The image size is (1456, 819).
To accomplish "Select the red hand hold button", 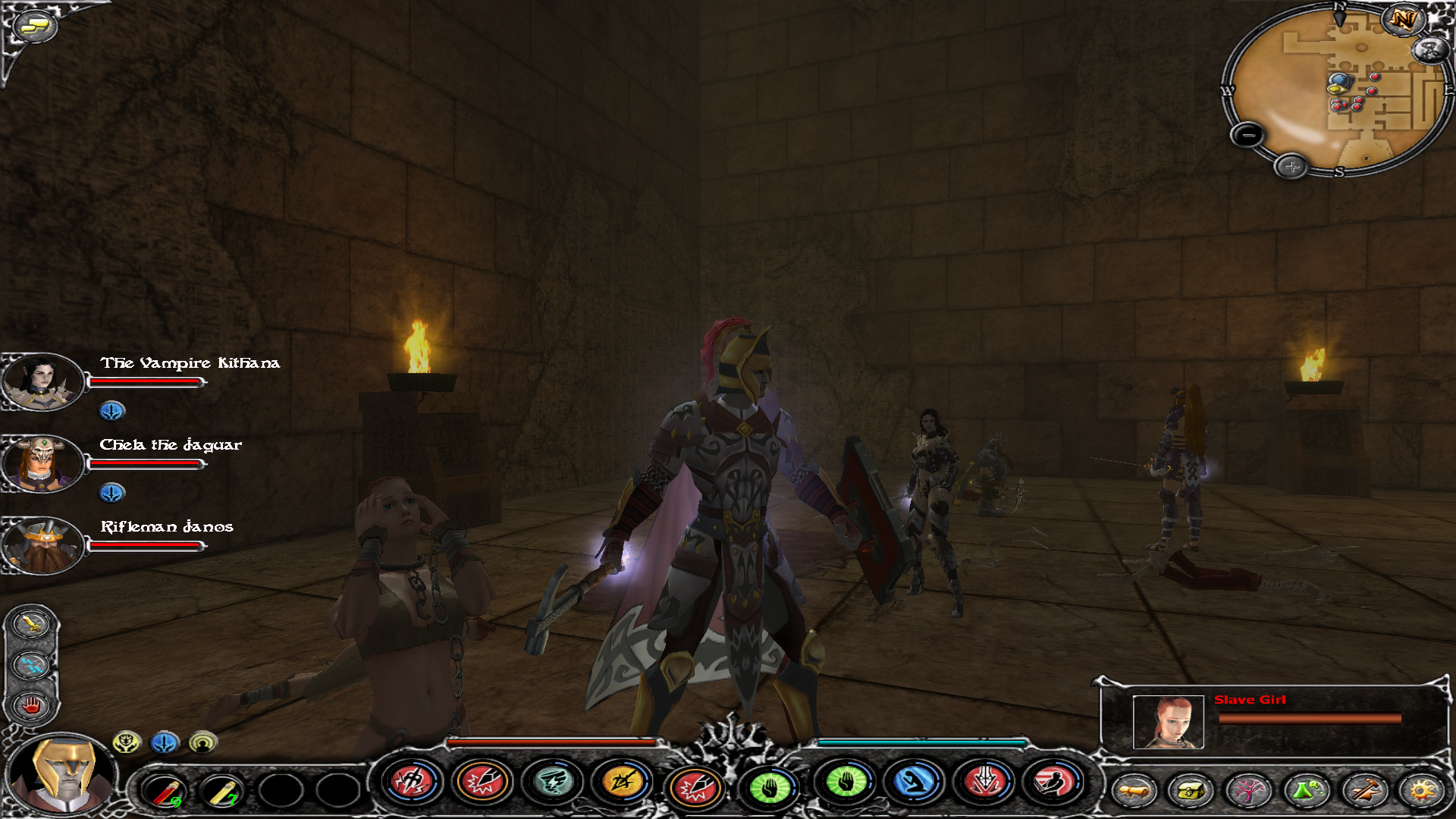I will (x=32, y=706).
